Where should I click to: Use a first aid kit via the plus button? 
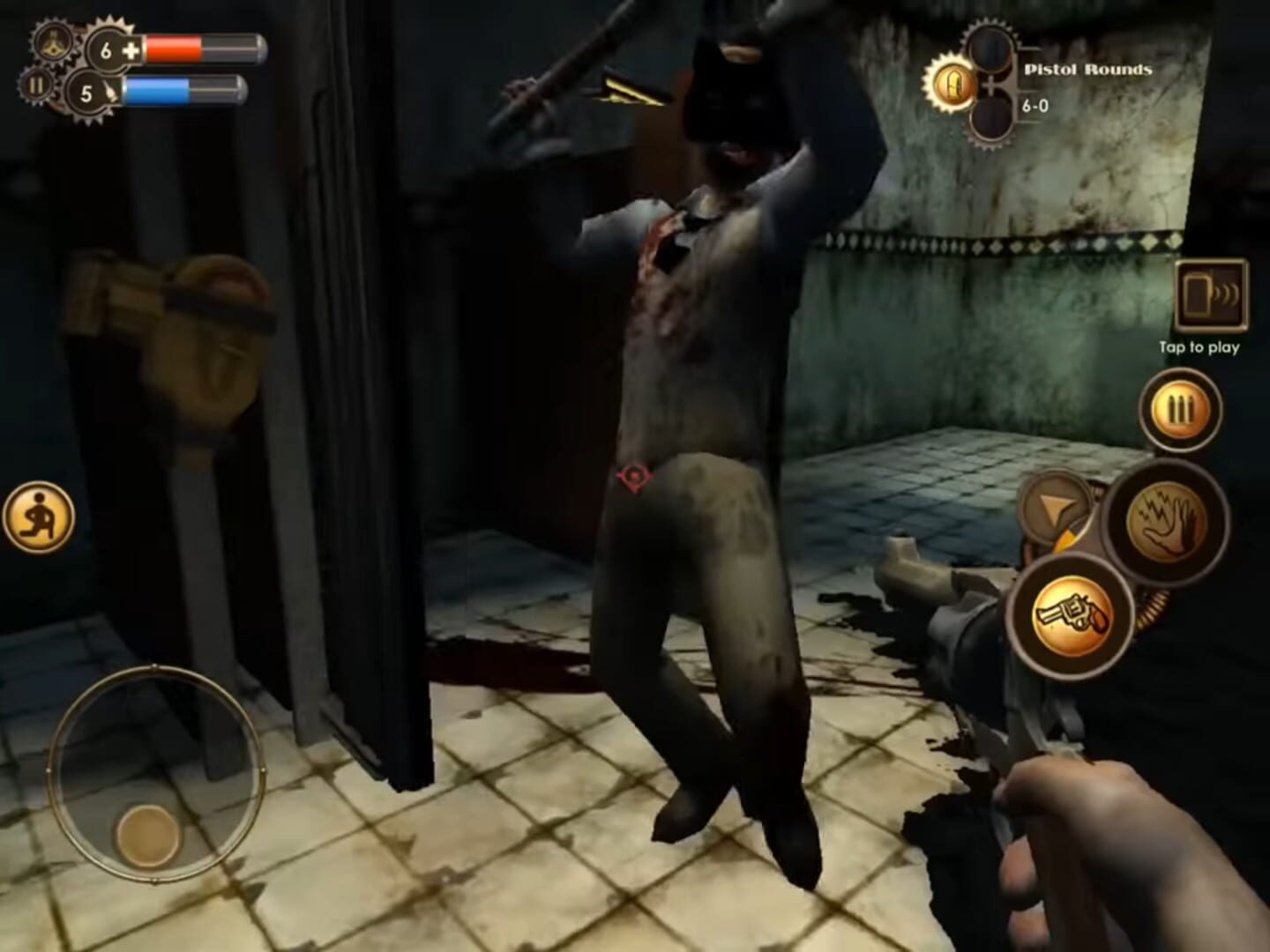[x=131, y=49]
